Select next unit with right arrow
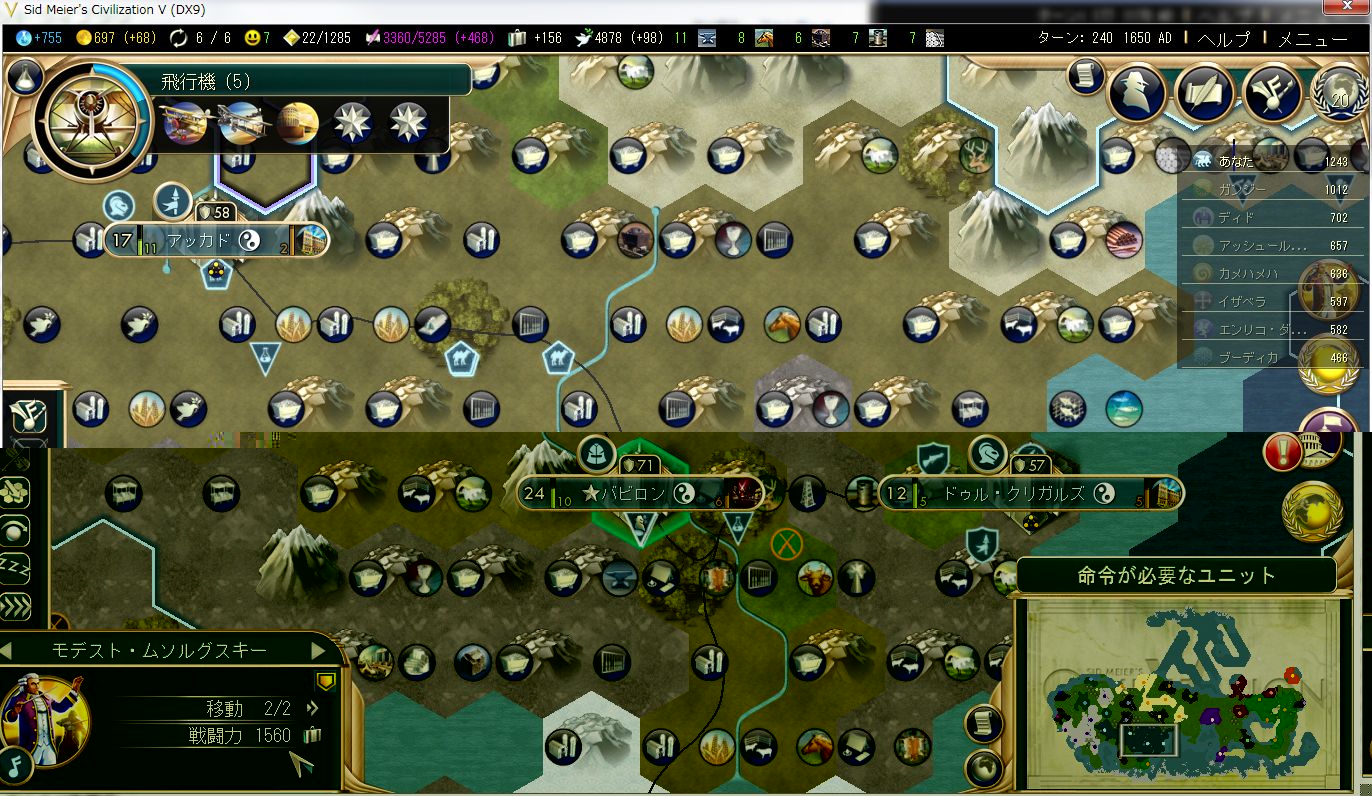The width and height of the screenshot is (1372, 796). point(319,651)
